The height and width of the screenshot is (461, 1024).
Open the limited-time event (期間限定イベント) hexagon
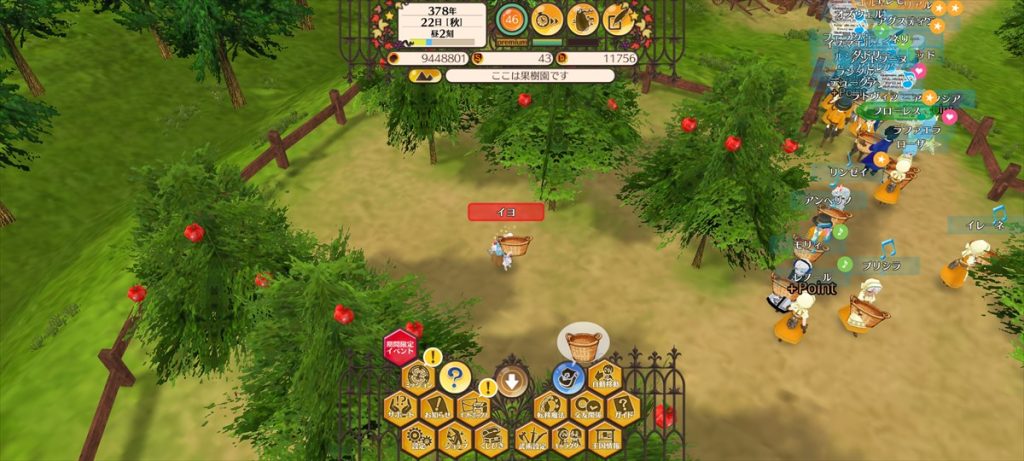(x=399, y=347)
